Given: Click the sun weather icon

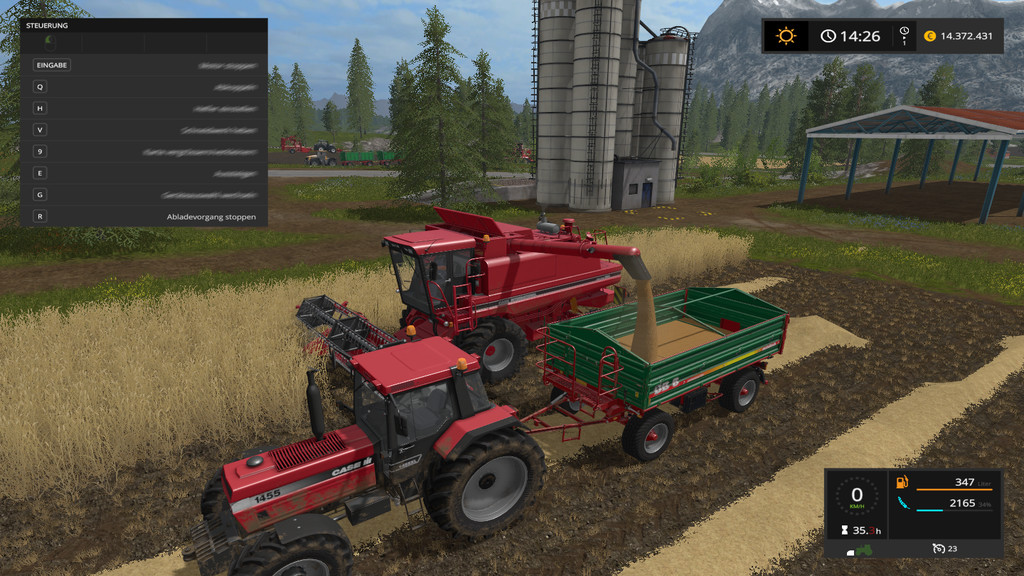Looking at the screenshot, I should click(787, 36).
